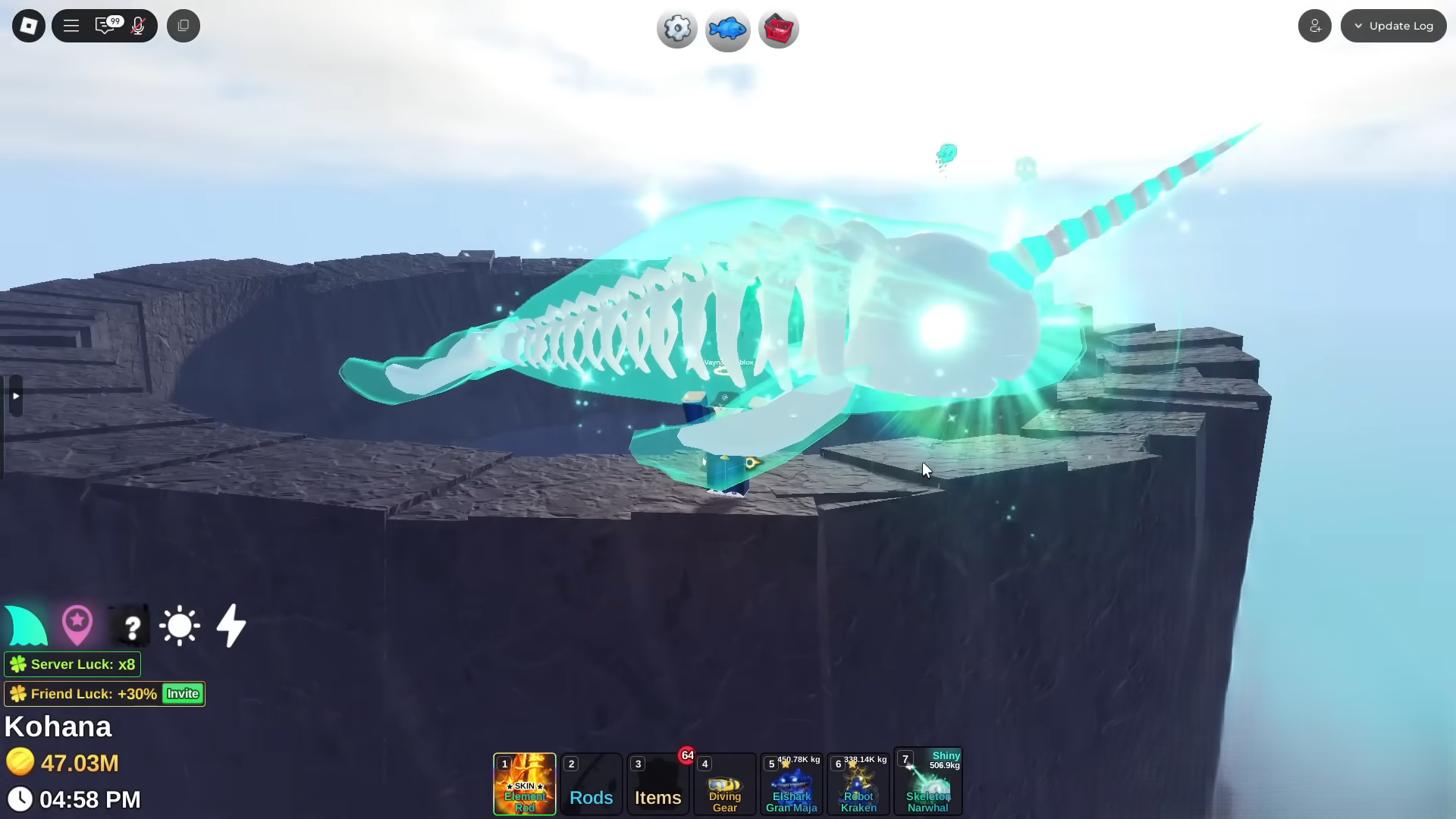
Task: Open the settings gear icon
Action: click(676, 29)
